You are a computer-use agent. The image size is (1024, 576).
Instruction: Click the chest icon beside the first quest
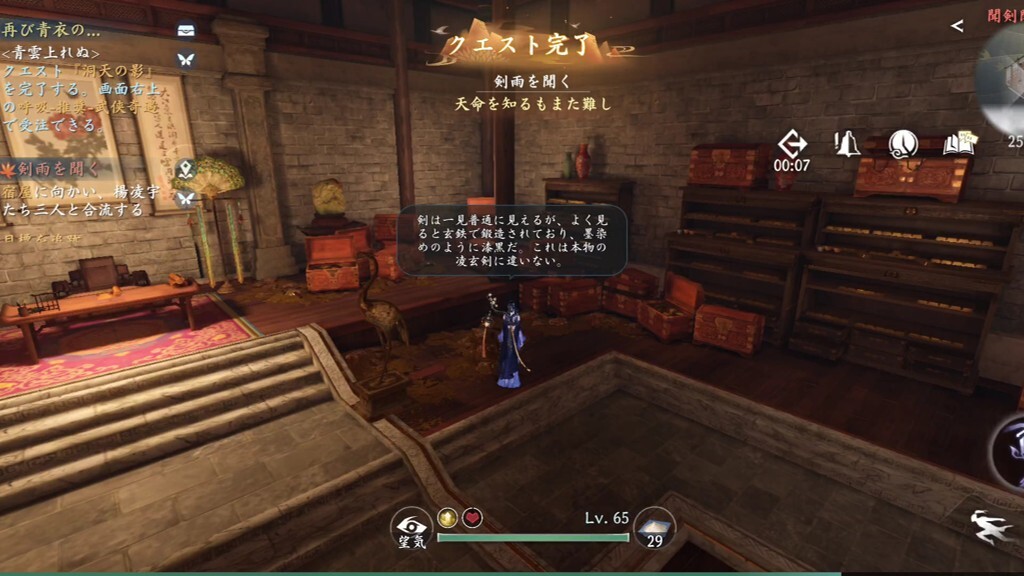pyautogui.click(x=185, y=30)
